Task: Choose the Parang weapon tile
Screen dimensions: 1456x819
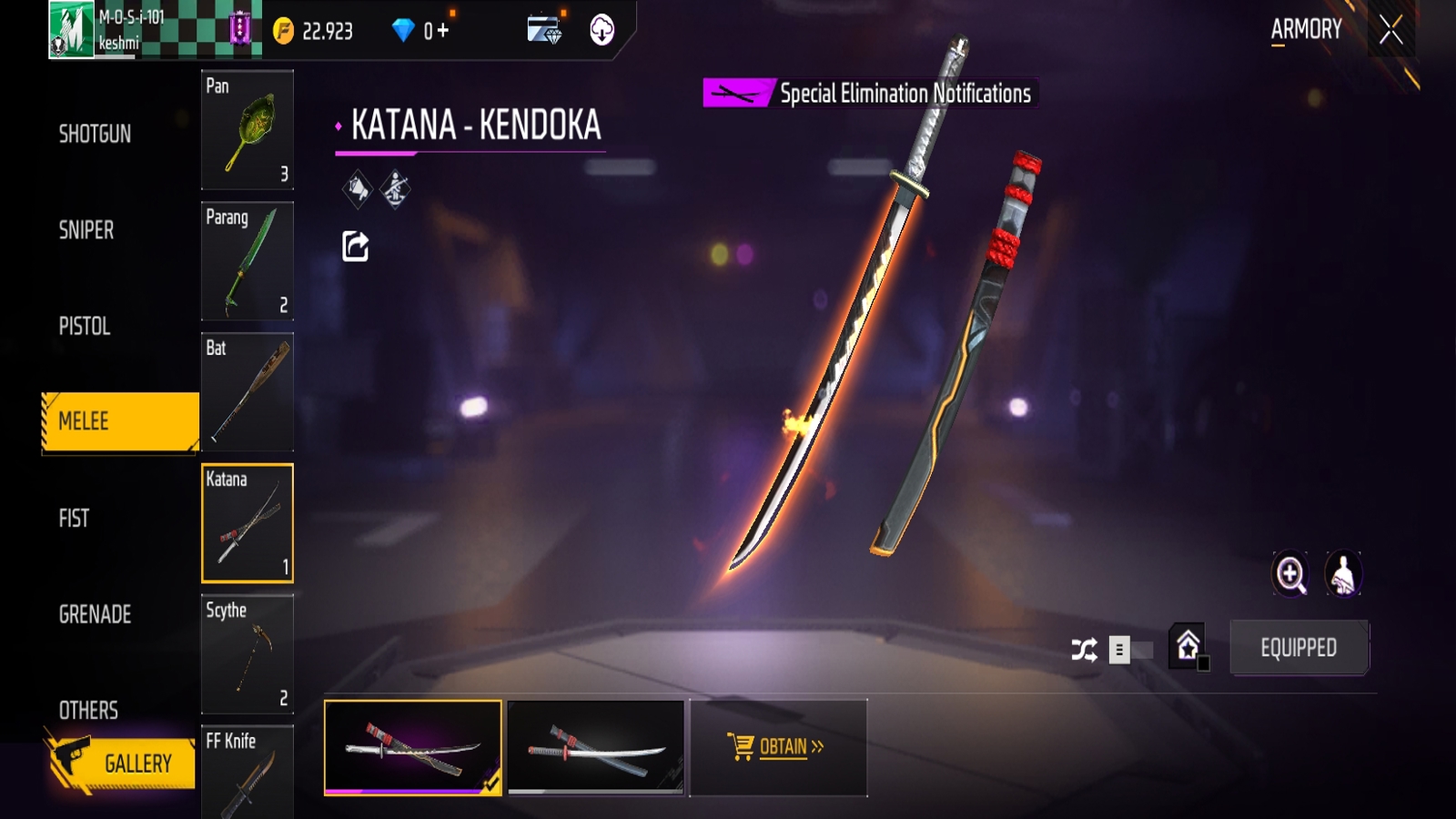Action: (248, 261)
